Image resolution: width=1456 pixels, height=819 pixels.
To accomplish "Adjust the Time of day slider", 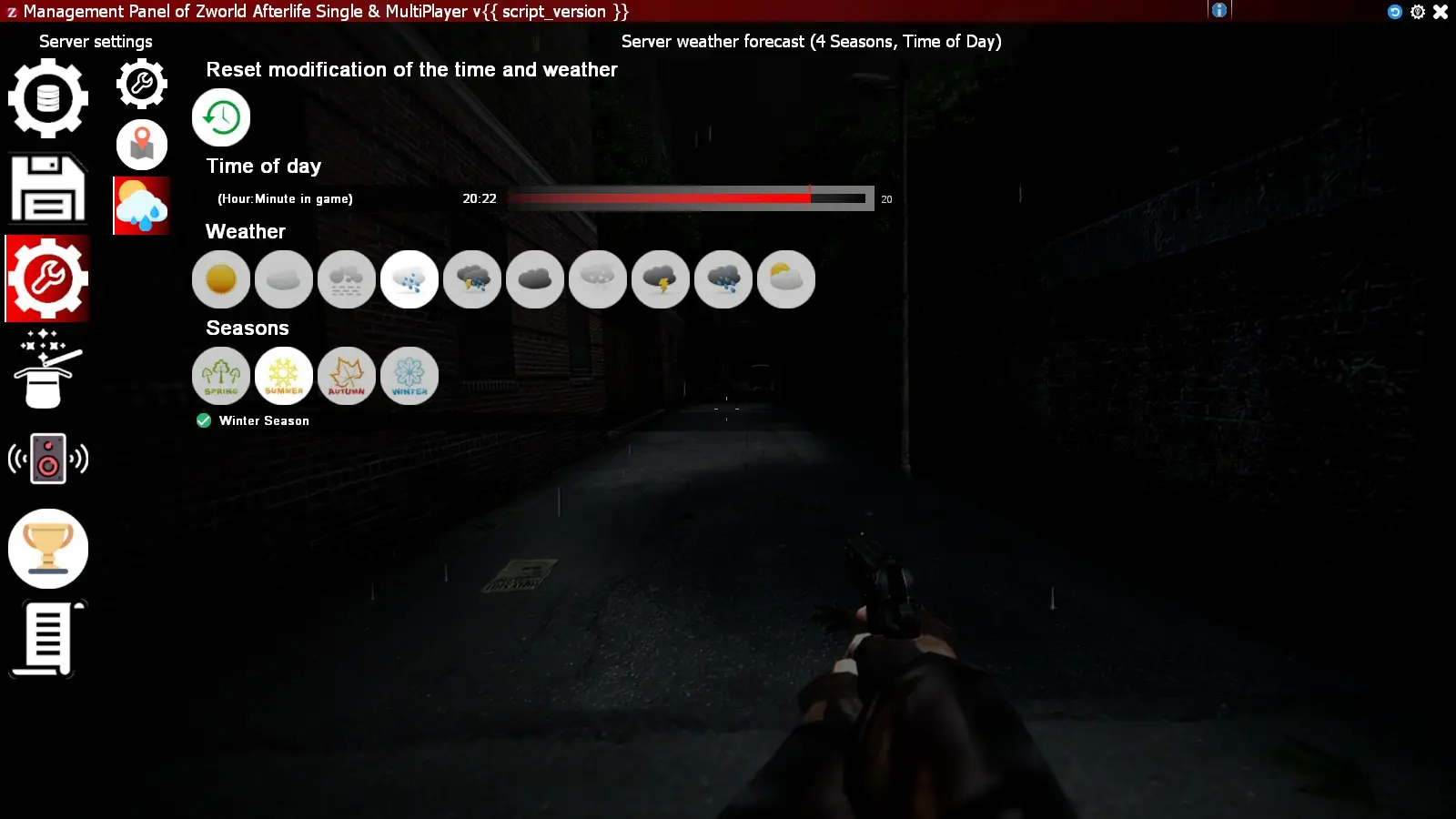I will 809,197.
